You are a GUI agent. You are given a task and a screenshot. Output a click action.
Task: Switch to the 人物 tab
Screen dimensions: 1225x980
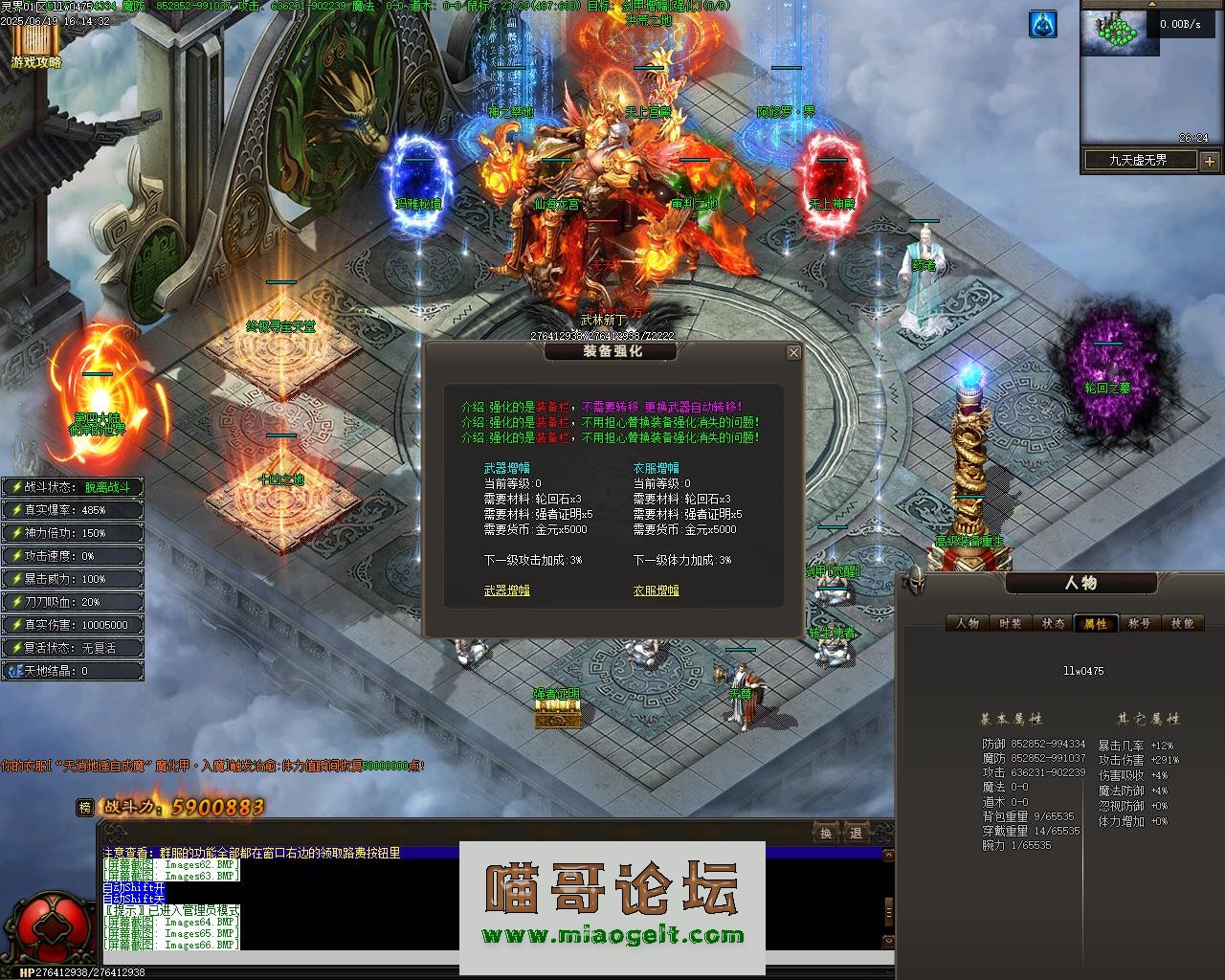click(968, 623)
